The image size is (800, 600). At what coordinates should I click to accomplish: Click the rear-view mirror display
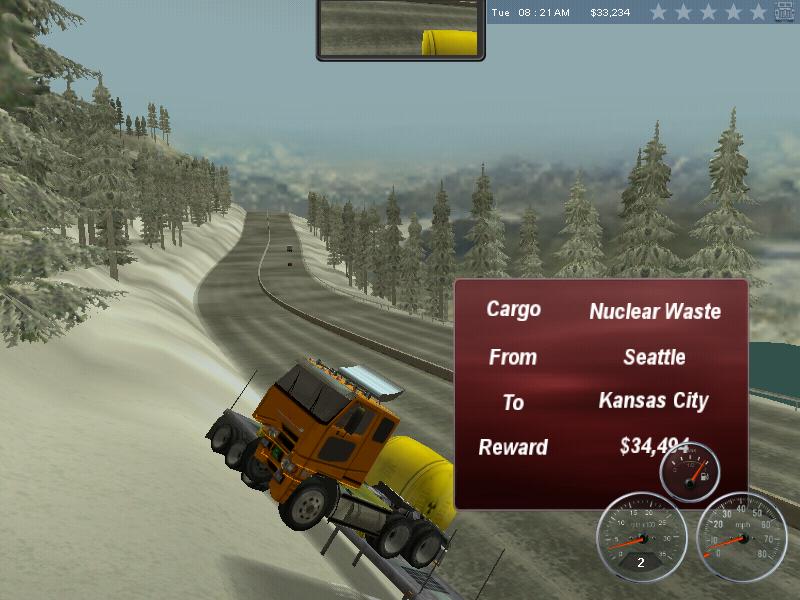pos(400,29)
